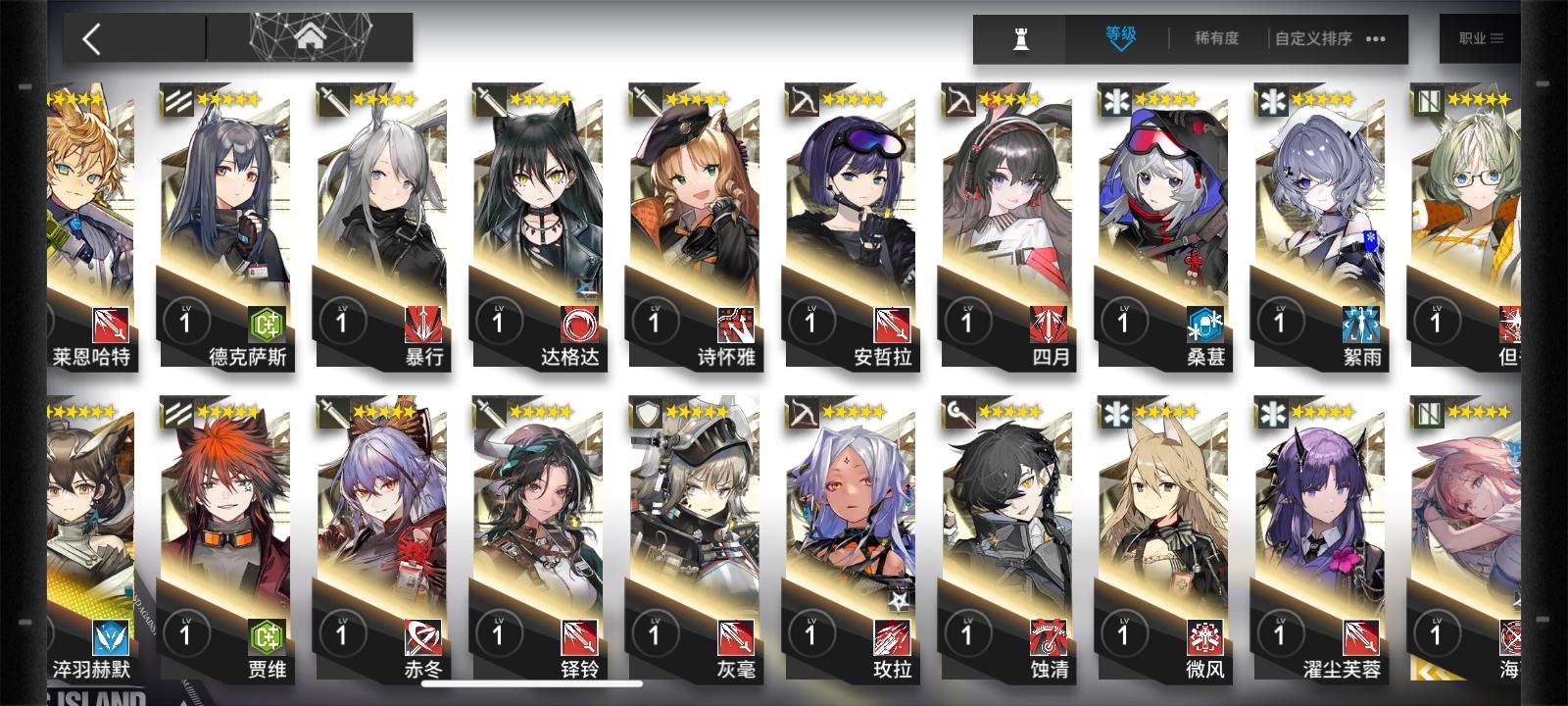The height and width of the screenshot is (706, 1568).
Task: Select the 稀有度 tab label
Action: 1215,39
